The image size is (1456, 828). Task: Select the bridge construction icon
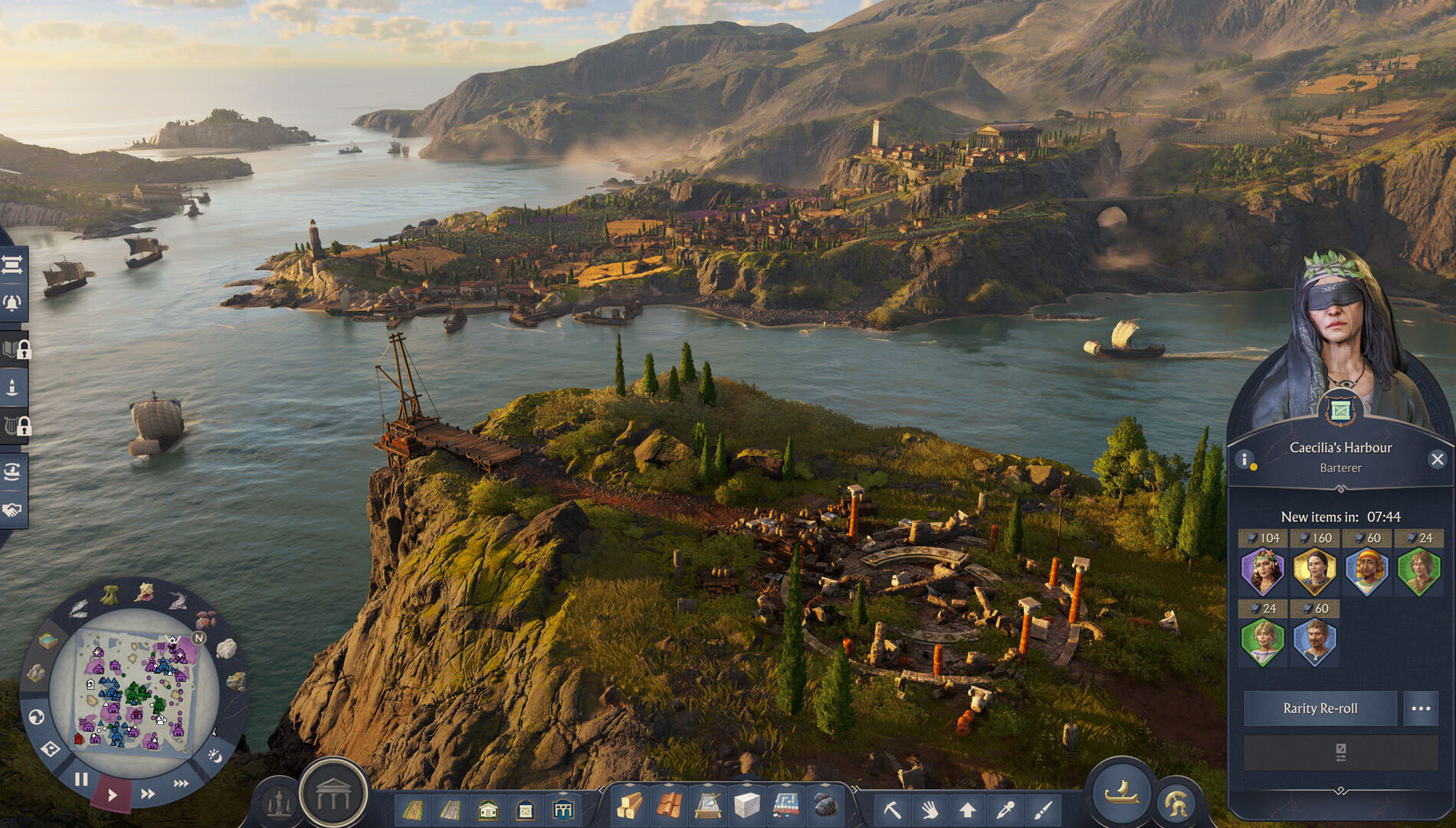coord(565,809)
